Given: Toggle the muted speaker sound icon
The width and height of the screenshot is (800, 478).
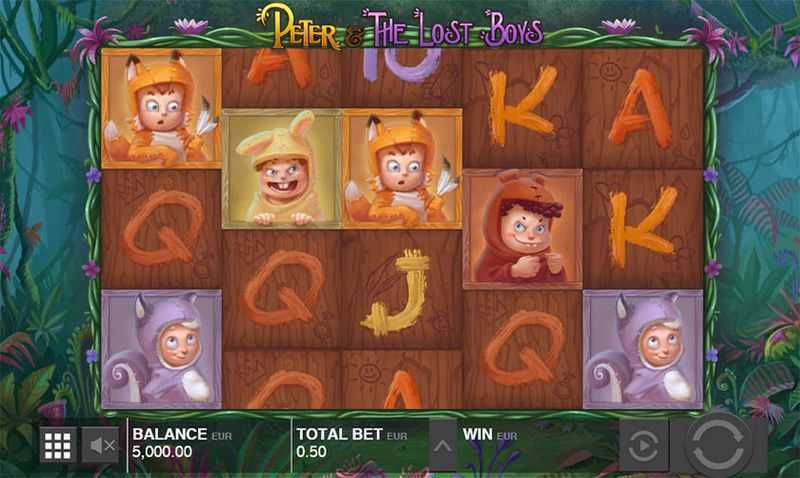Looking at the screenshot, I should tap(99, 445).
